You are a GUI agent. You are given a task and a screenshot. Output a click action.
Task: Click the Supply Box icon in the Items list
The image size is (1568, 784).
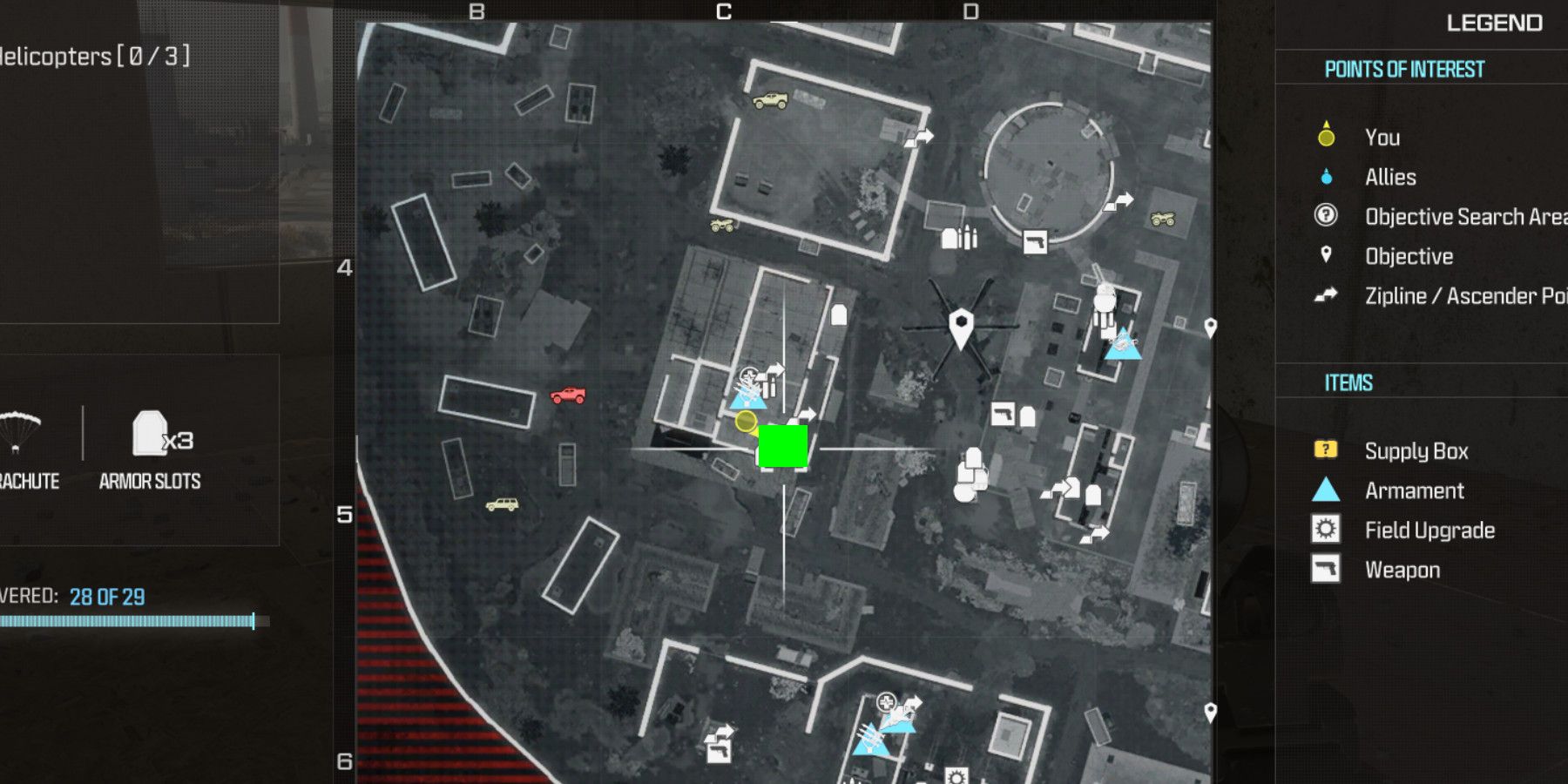coord(1326,450)
